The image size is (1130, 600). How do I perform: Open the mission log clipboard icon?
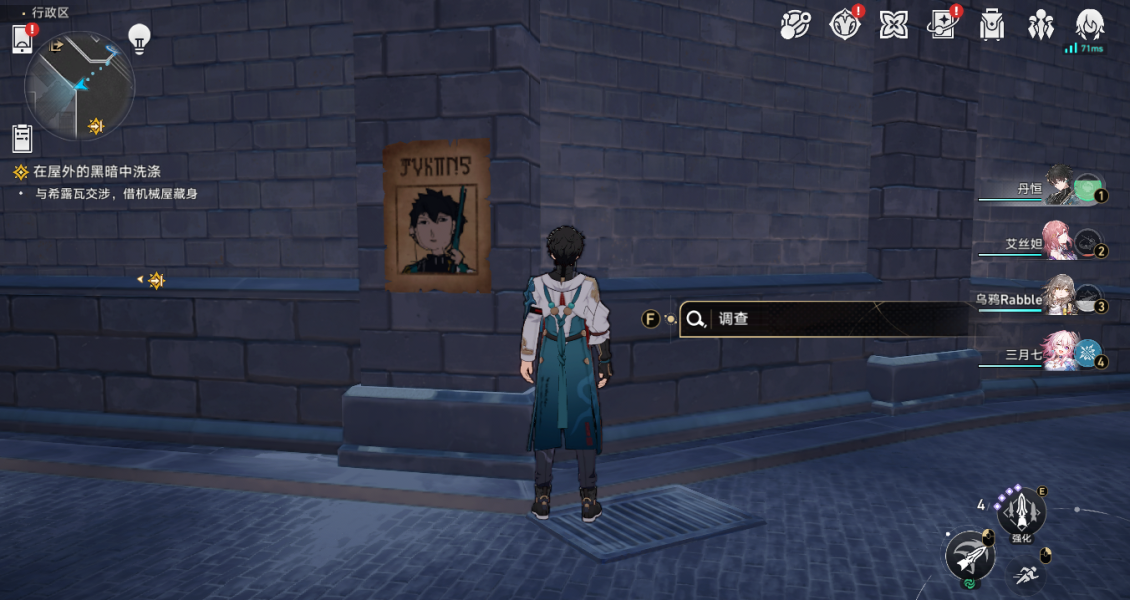pyautogui.click(x=23, y=137)
